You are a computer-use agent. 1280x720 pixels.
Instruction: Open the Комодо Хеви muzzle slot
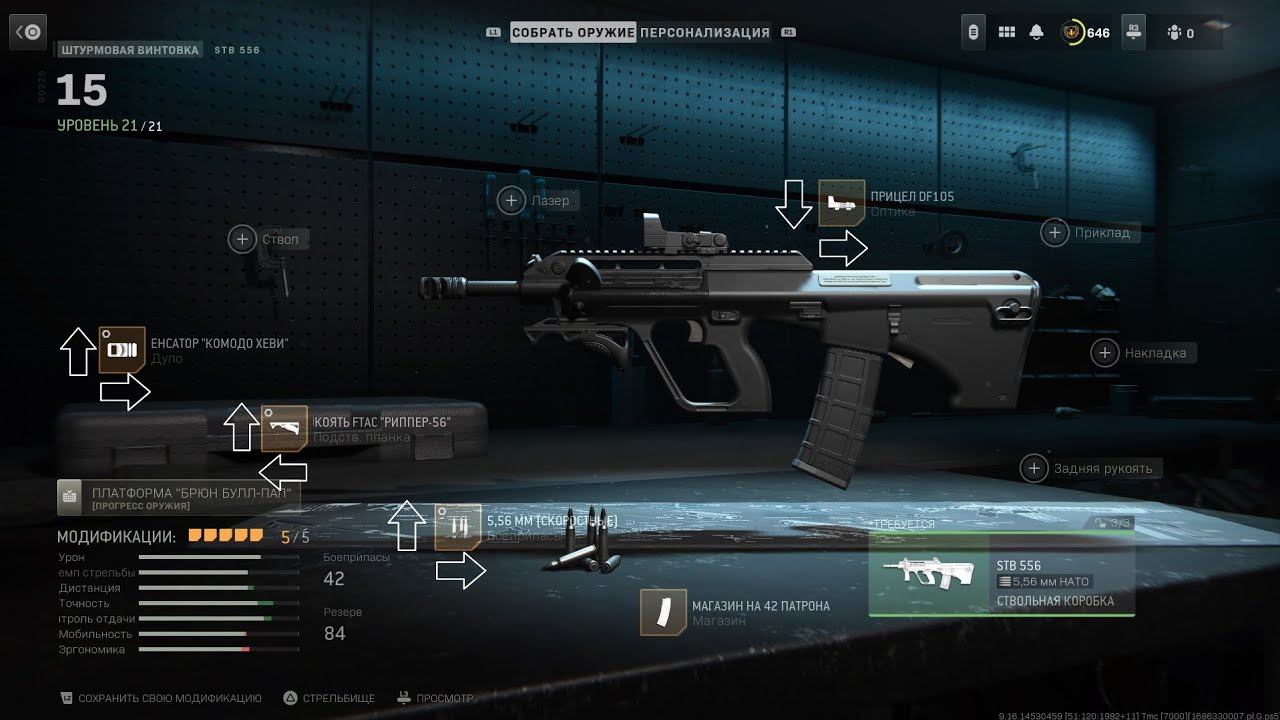click(x=122, y=350)
